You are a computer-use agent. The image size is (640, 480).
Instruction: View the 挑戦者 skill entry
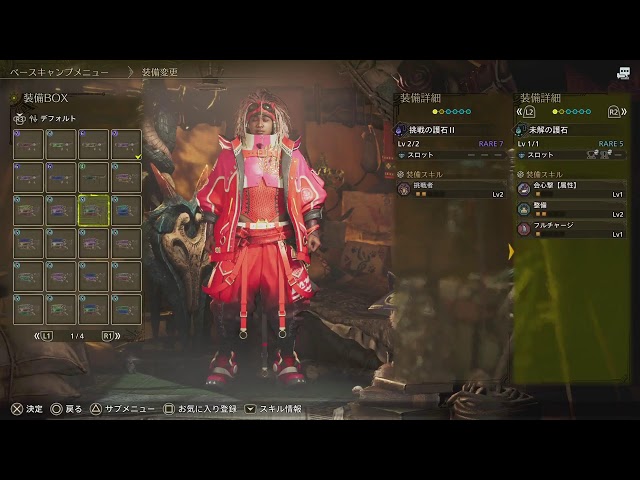coord(450,189)
